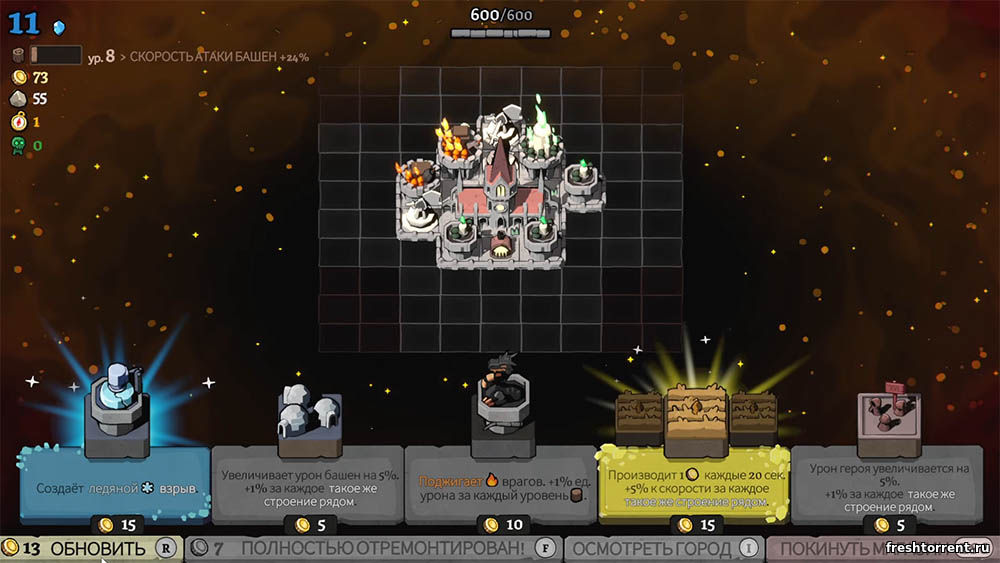Open ОСМОТРЕТЬ ГОРОД city view
1000x563 pixels.
(x=664, y=548)
